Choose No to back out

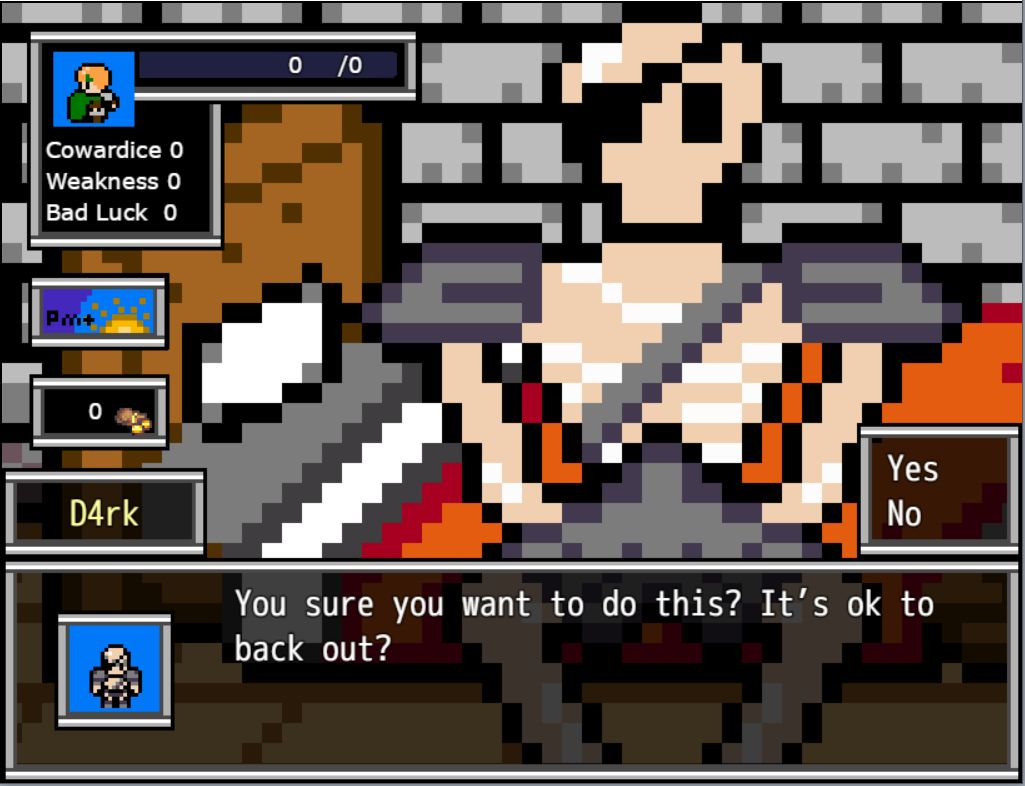(904, 514)
